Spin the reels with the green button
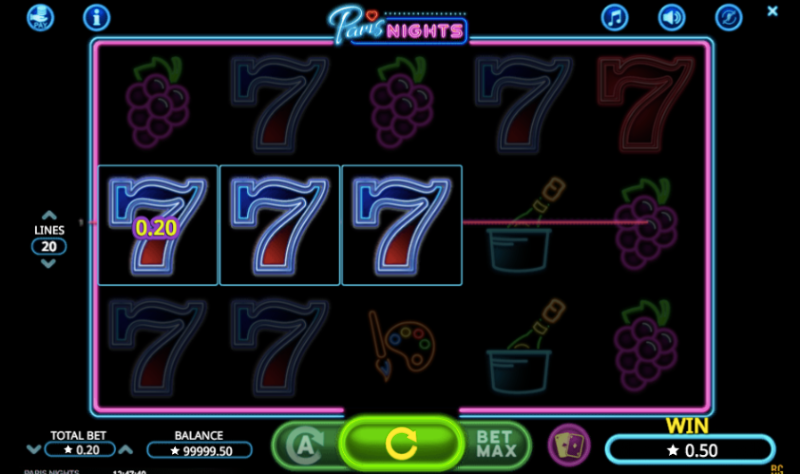 400,442
